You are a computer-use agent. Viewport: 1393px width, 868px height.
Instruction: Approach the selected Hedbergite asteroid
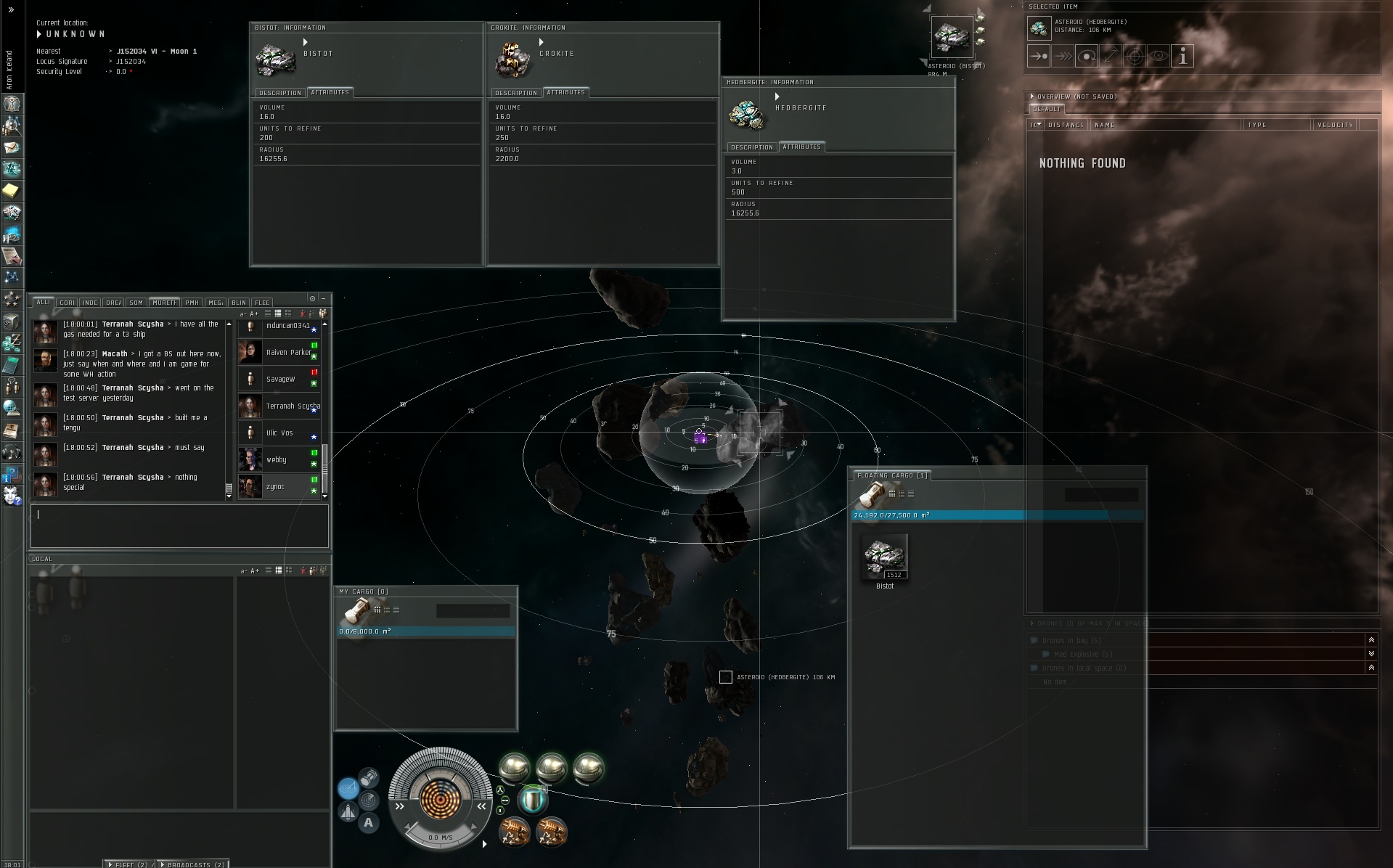(x=1039, y=56)
